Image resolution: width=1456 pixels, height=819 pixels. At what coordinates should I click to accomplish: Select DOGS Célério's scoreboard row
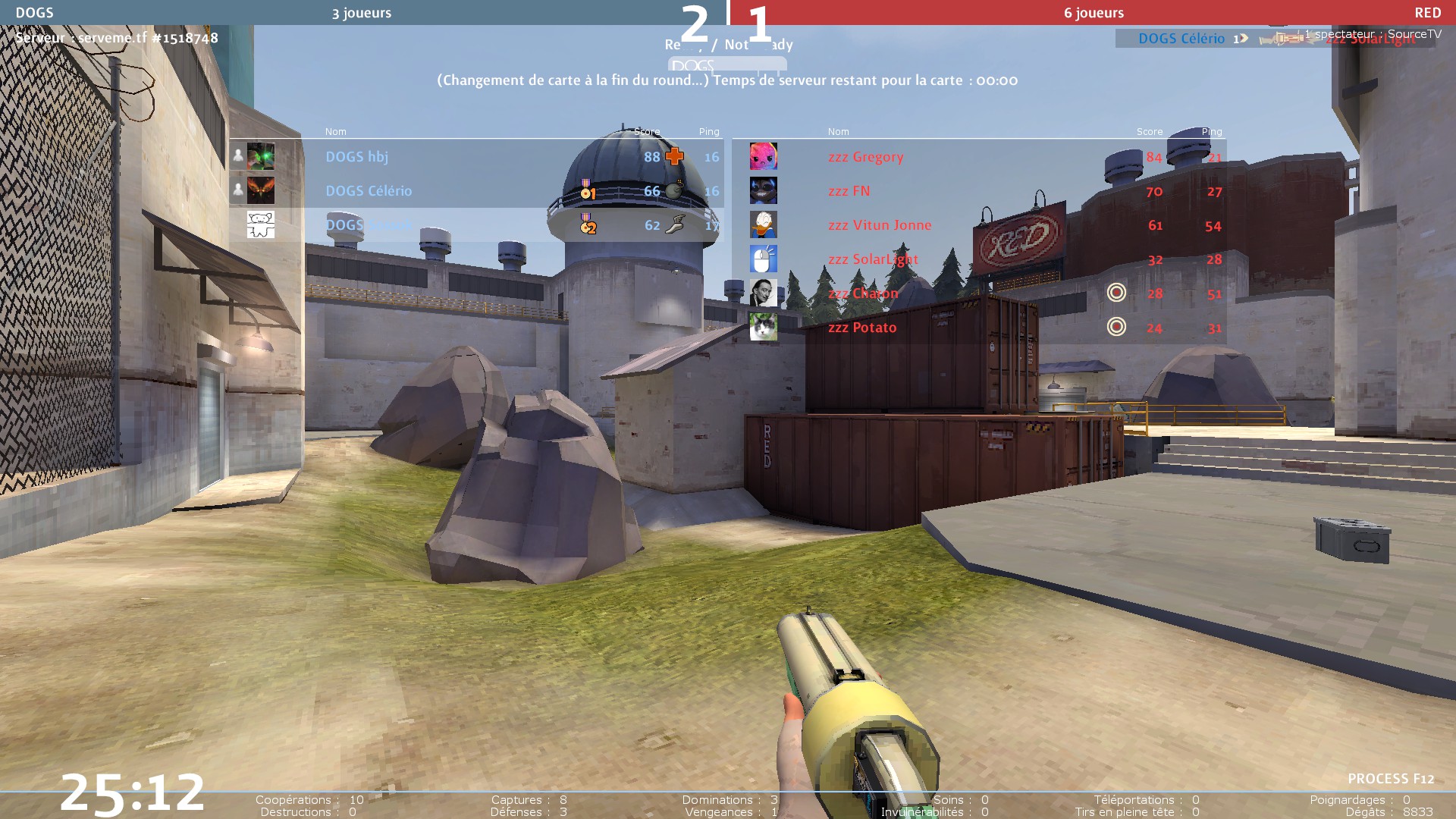[x=369, y=191]
